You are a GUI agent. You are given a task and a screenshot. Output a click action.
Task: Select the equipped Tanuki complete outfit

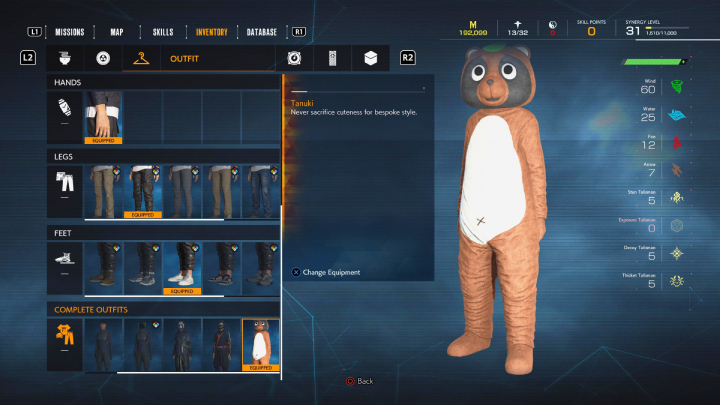pos(260,345)
